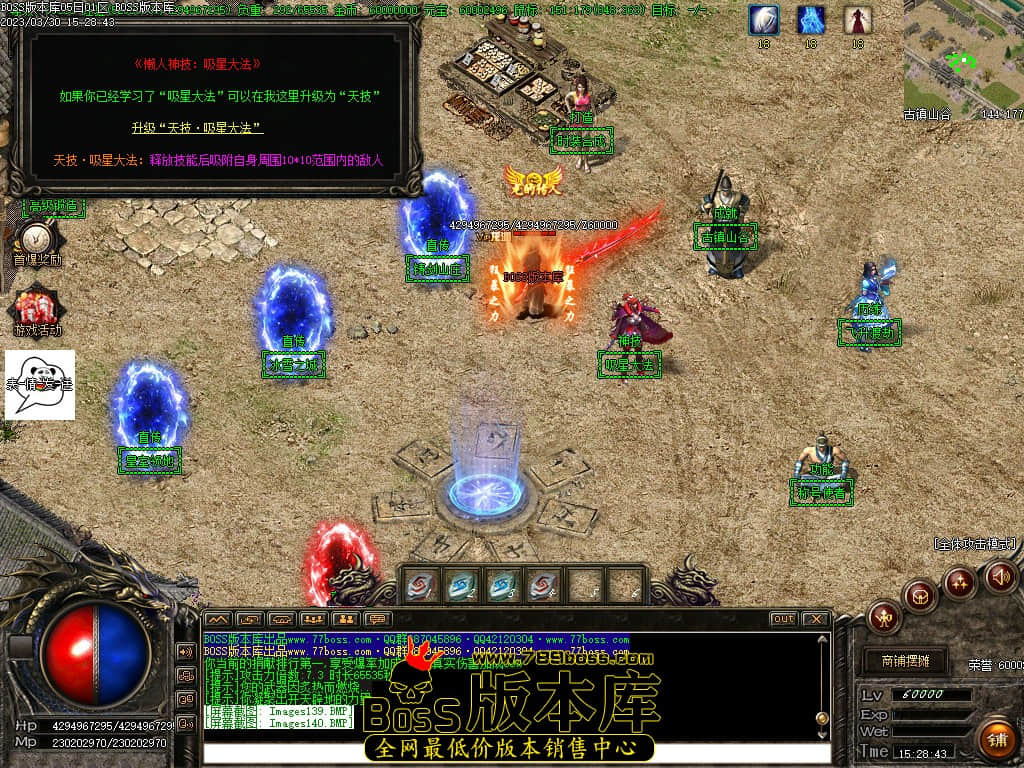This screenshot has width=1024, height=768.
Task: Close the chat panel with the X button
Action: click(814, 619)
